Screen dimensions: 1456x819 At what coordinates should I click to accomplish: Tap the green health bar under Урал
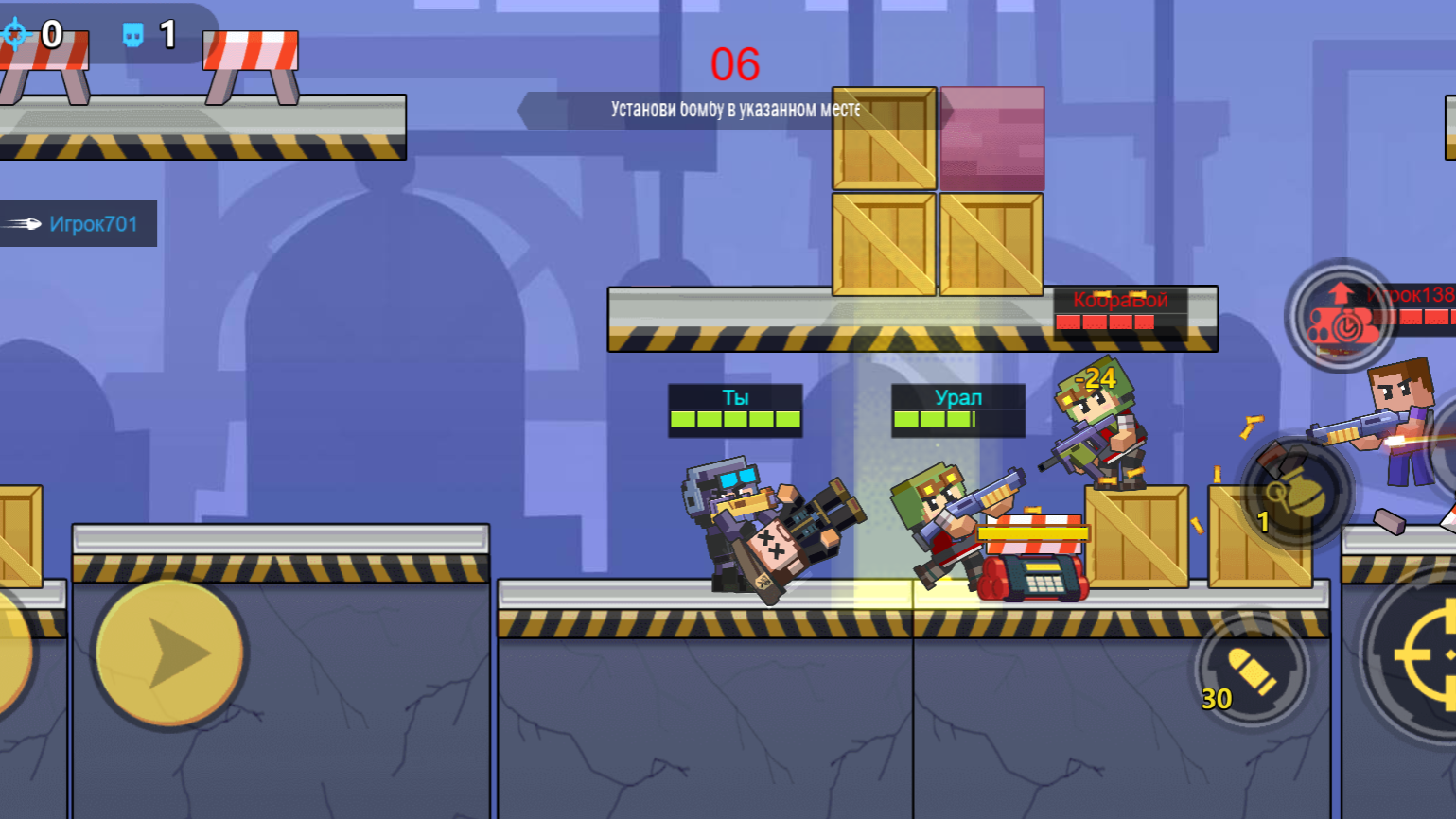point(958,416)
